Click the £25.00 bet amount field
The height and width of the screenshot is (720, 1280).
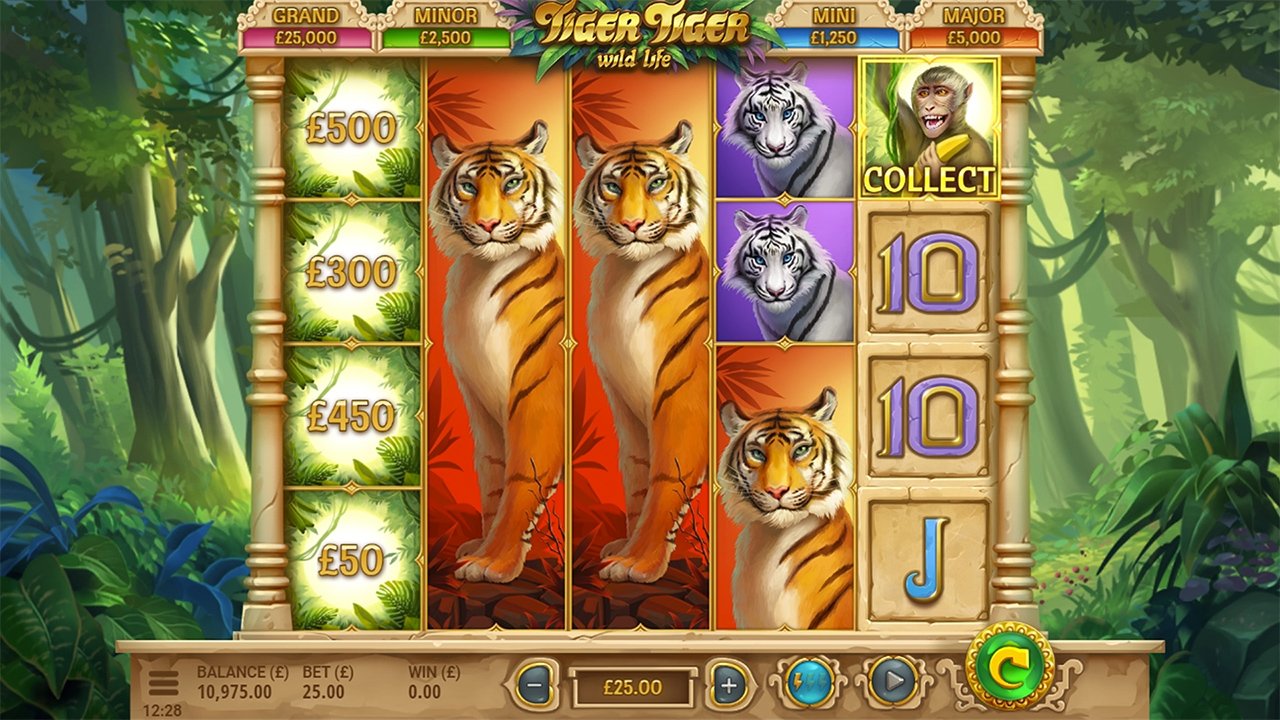tap(633, 687)
